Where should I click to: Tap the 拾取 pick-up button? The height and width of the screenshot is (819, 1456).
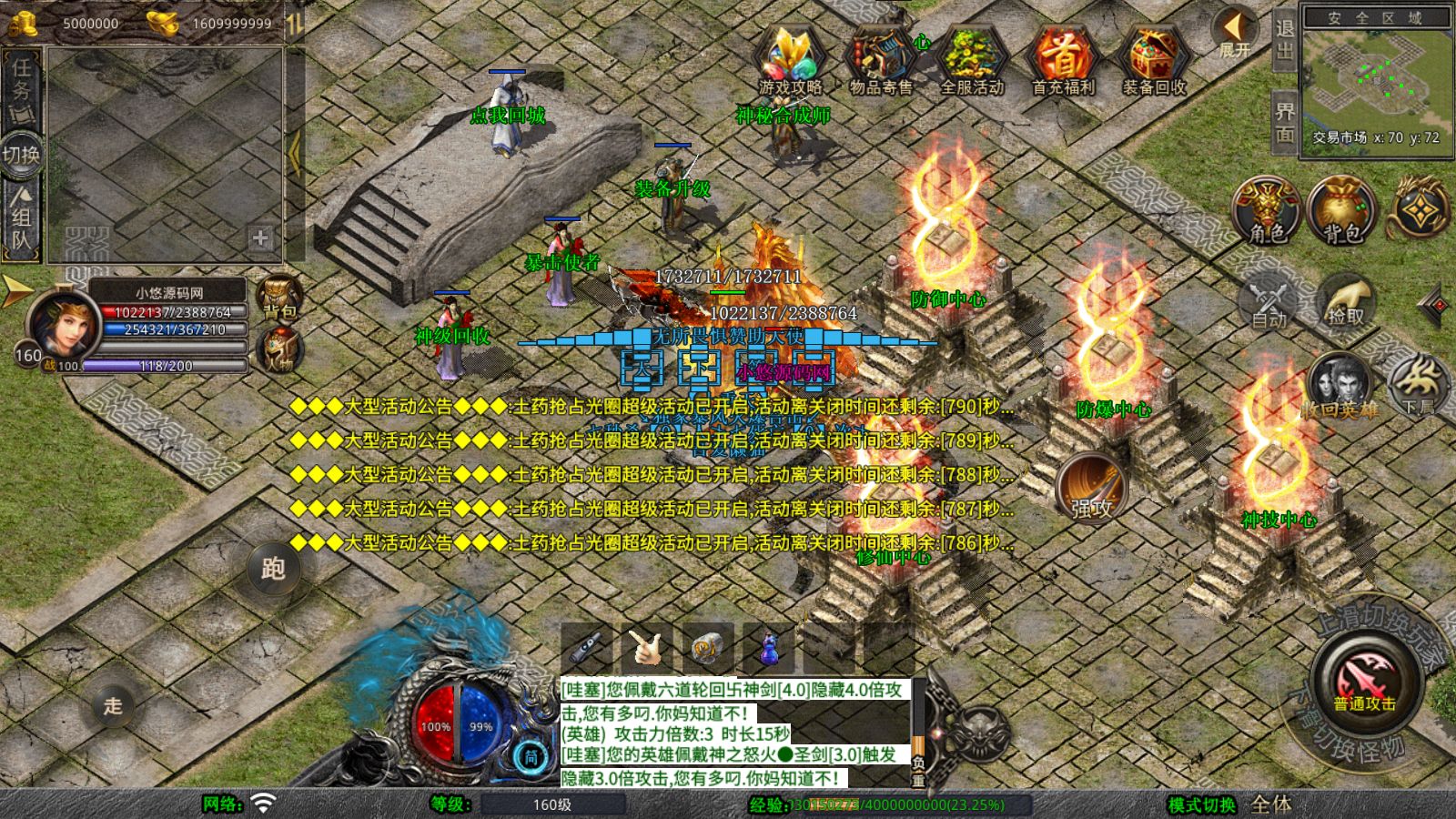[1346, 301]
